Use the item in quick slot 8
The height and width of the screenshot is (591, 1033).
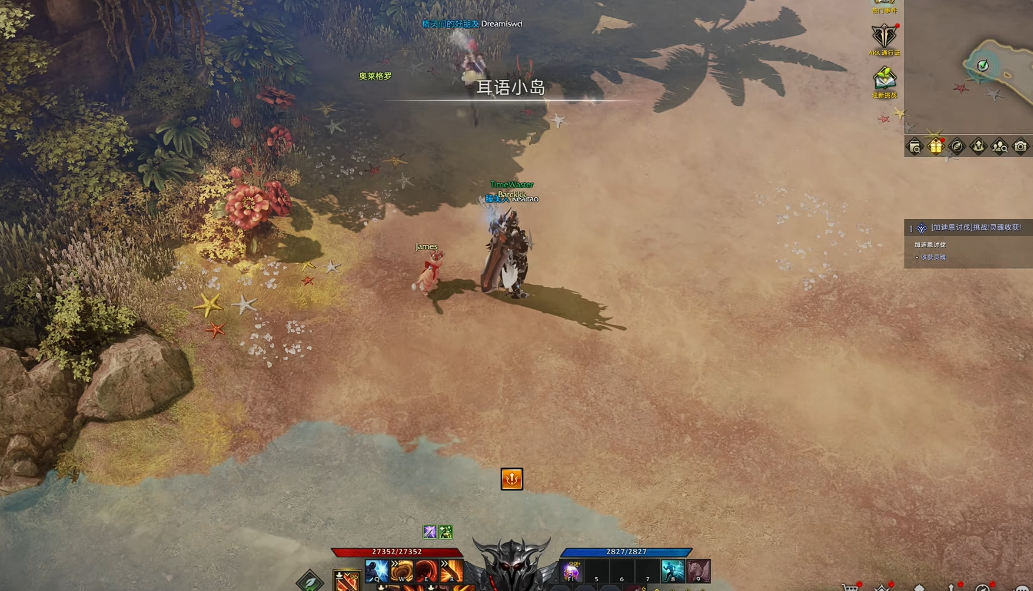coord(673,571)
